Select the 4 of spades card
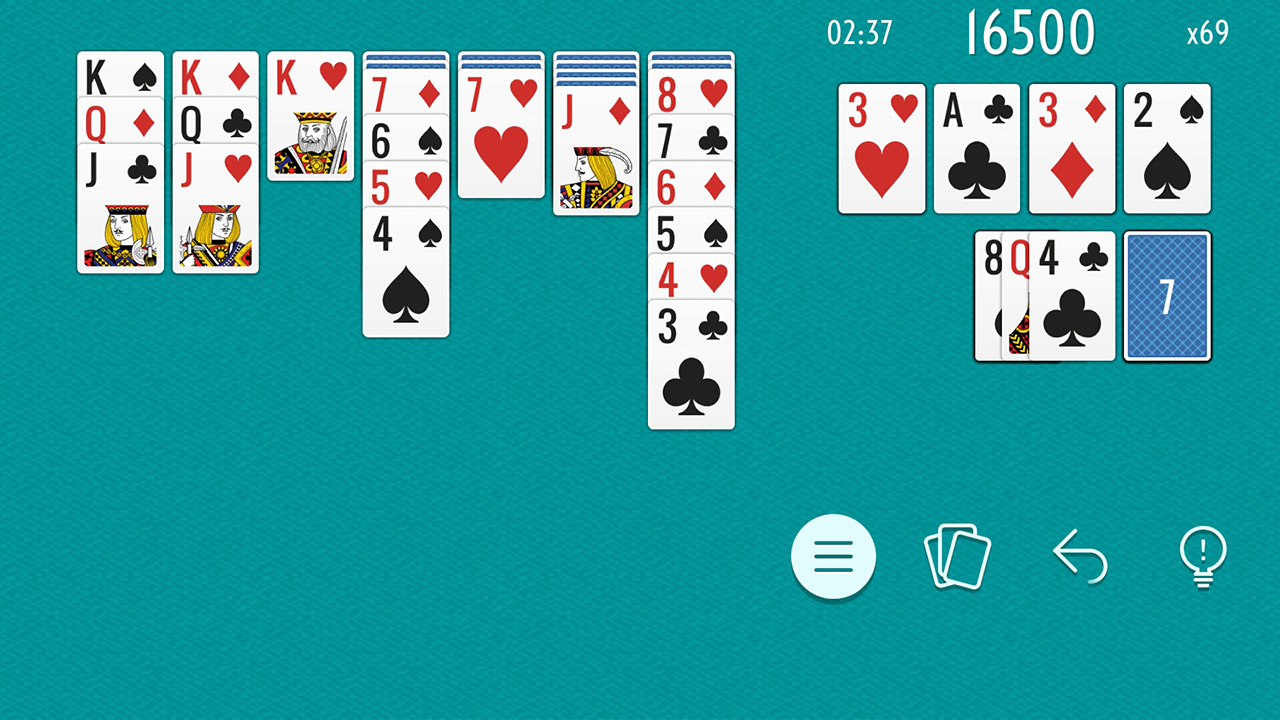 coord(406,280)
